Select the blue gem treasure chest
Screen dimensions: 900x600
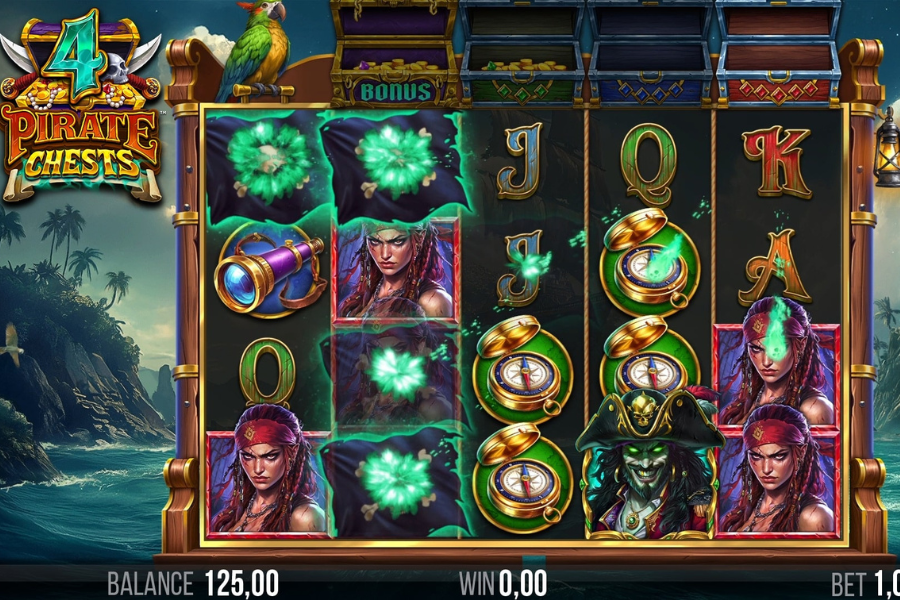click(650, 55)
